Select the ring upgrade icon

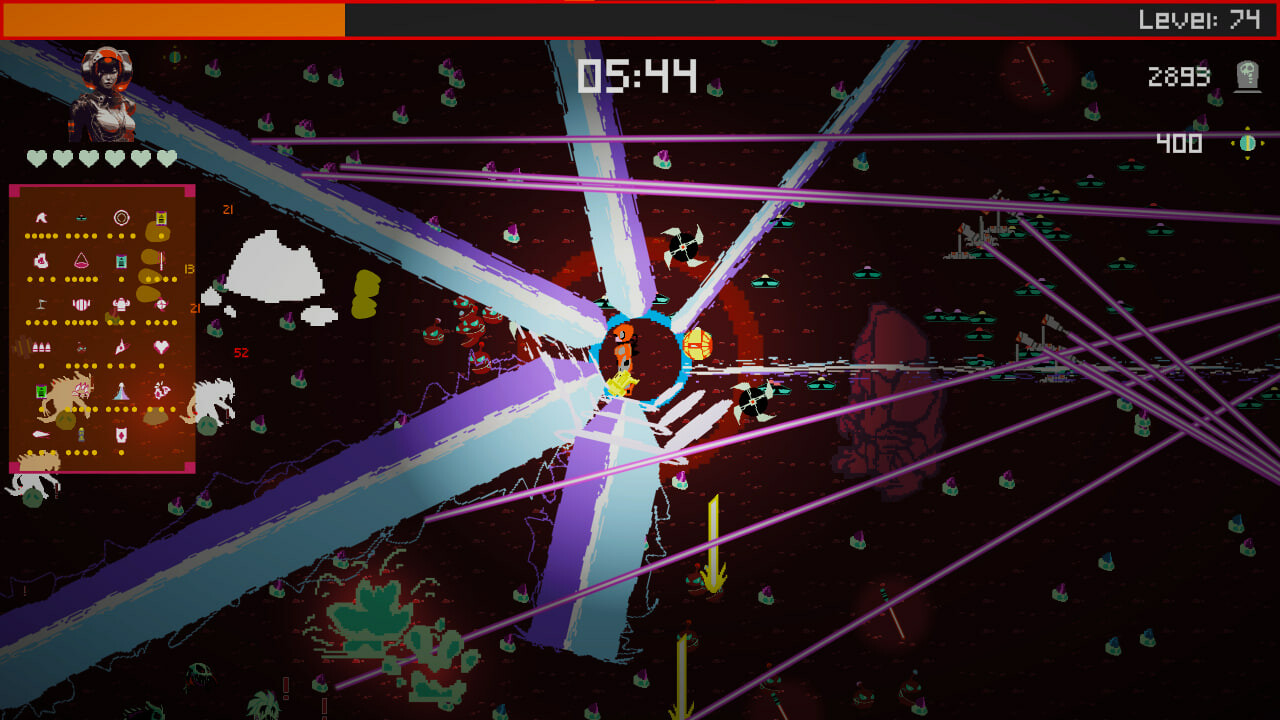(121, 215)
